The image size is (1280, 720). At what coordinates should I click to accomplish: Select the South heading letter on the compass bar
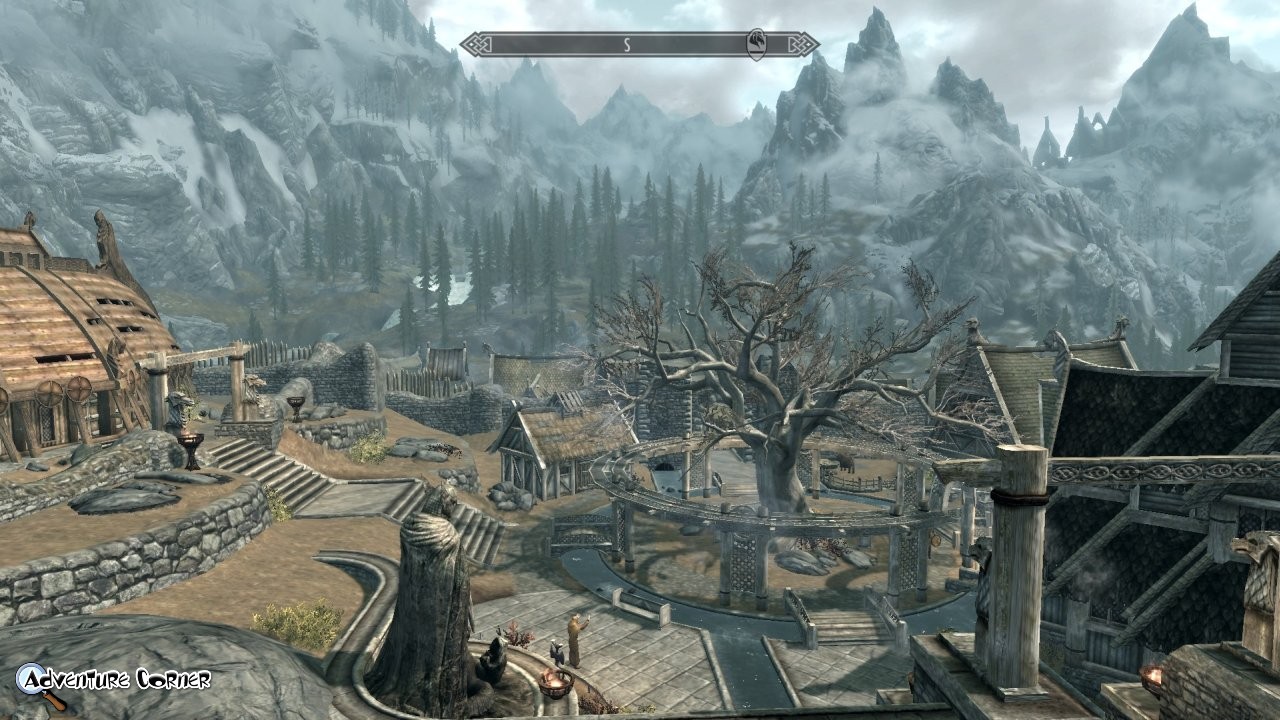(627, 44)
